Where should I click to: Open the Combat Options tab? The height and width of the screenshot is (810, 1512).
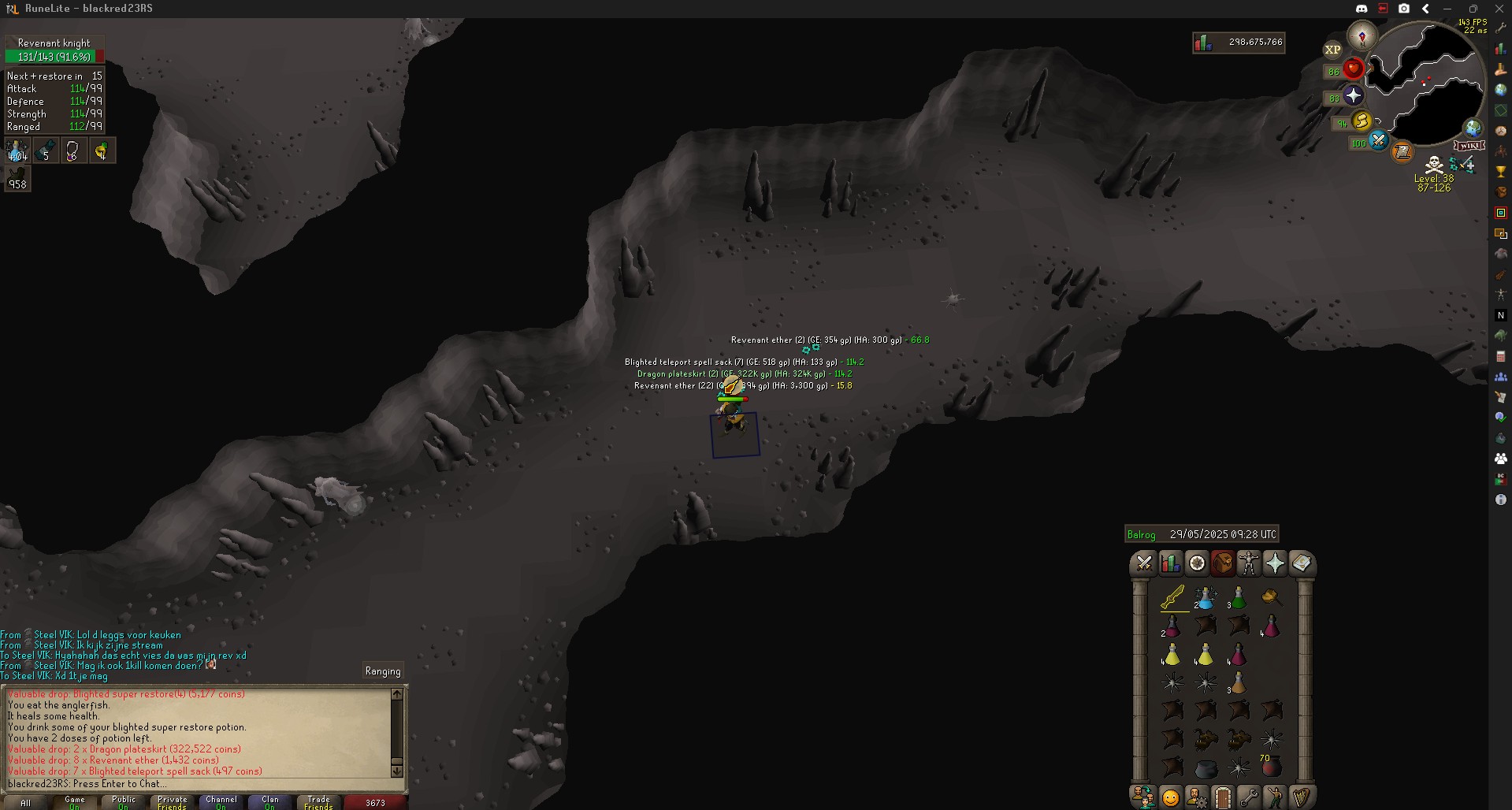coord(1144,563)
